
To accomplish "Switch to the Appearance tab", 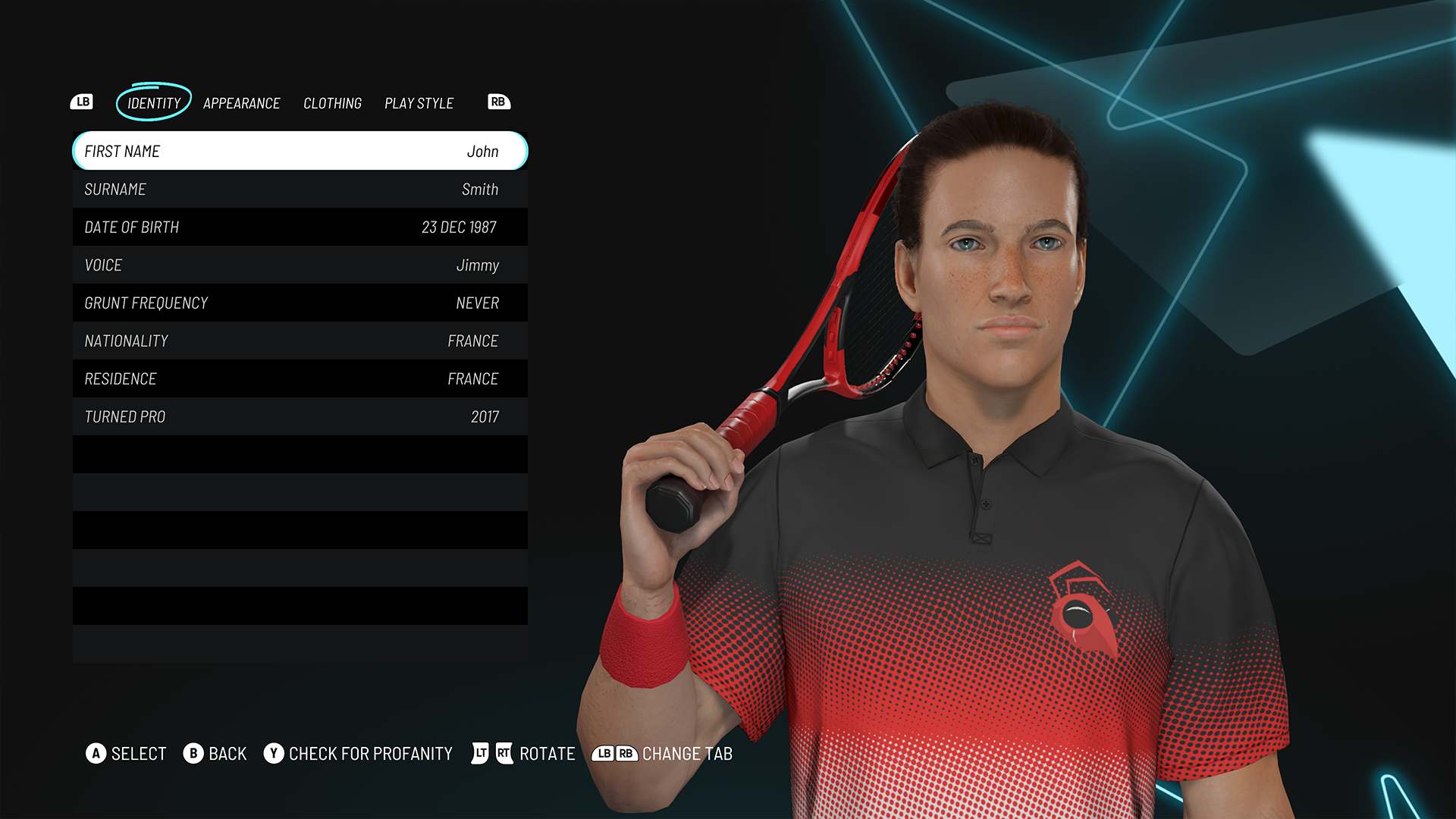I will (242, 103).
